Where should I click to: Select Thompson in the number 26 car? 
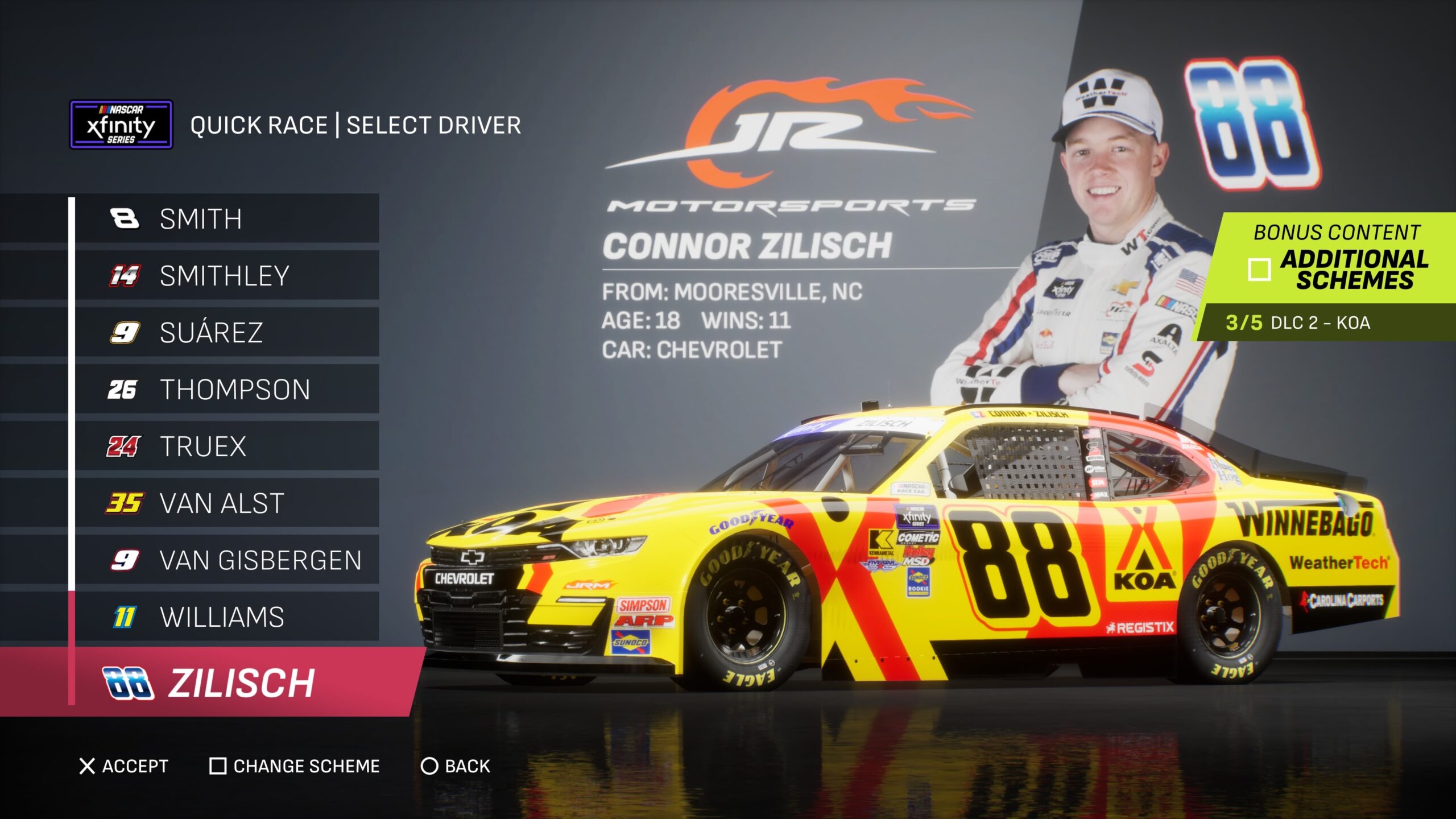pos(226,390)
